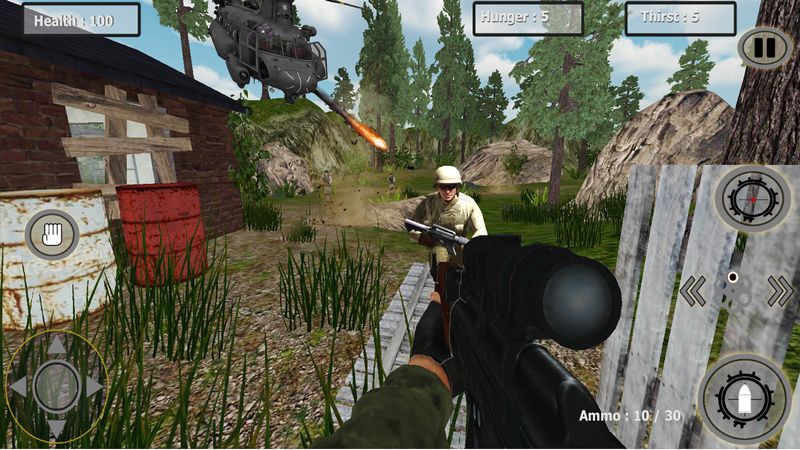Fire the weapon with the bullet button
This screenshot has width=800, height=450.
(744, 398)
